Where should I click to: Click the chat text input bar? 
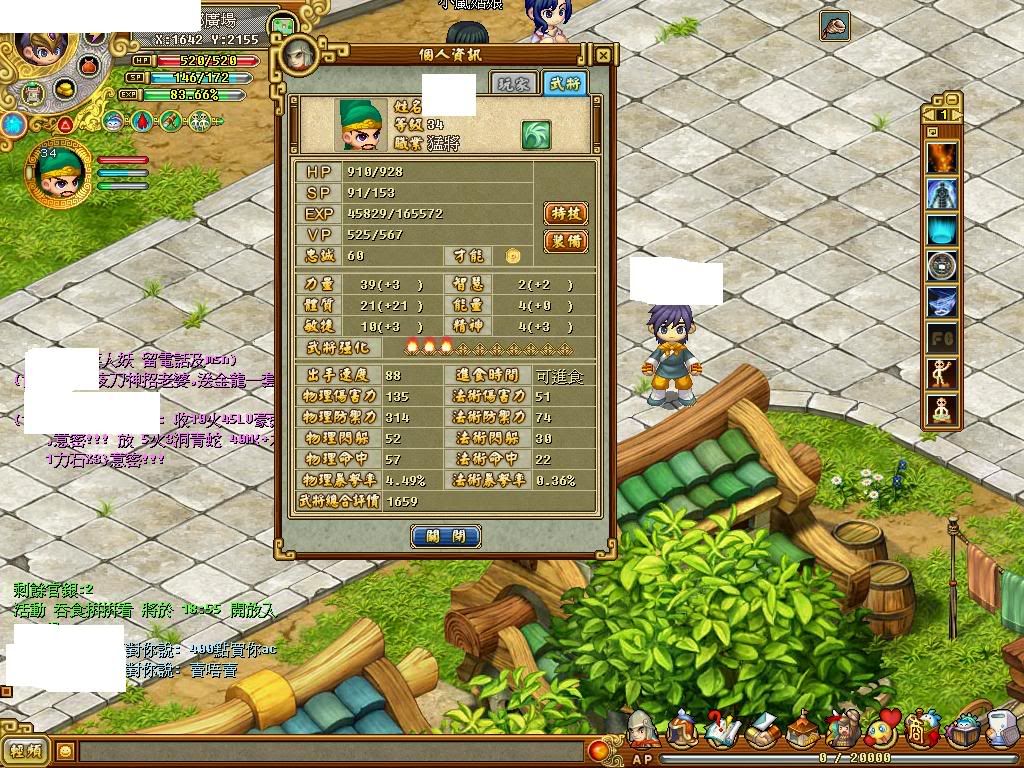[330, 750]
